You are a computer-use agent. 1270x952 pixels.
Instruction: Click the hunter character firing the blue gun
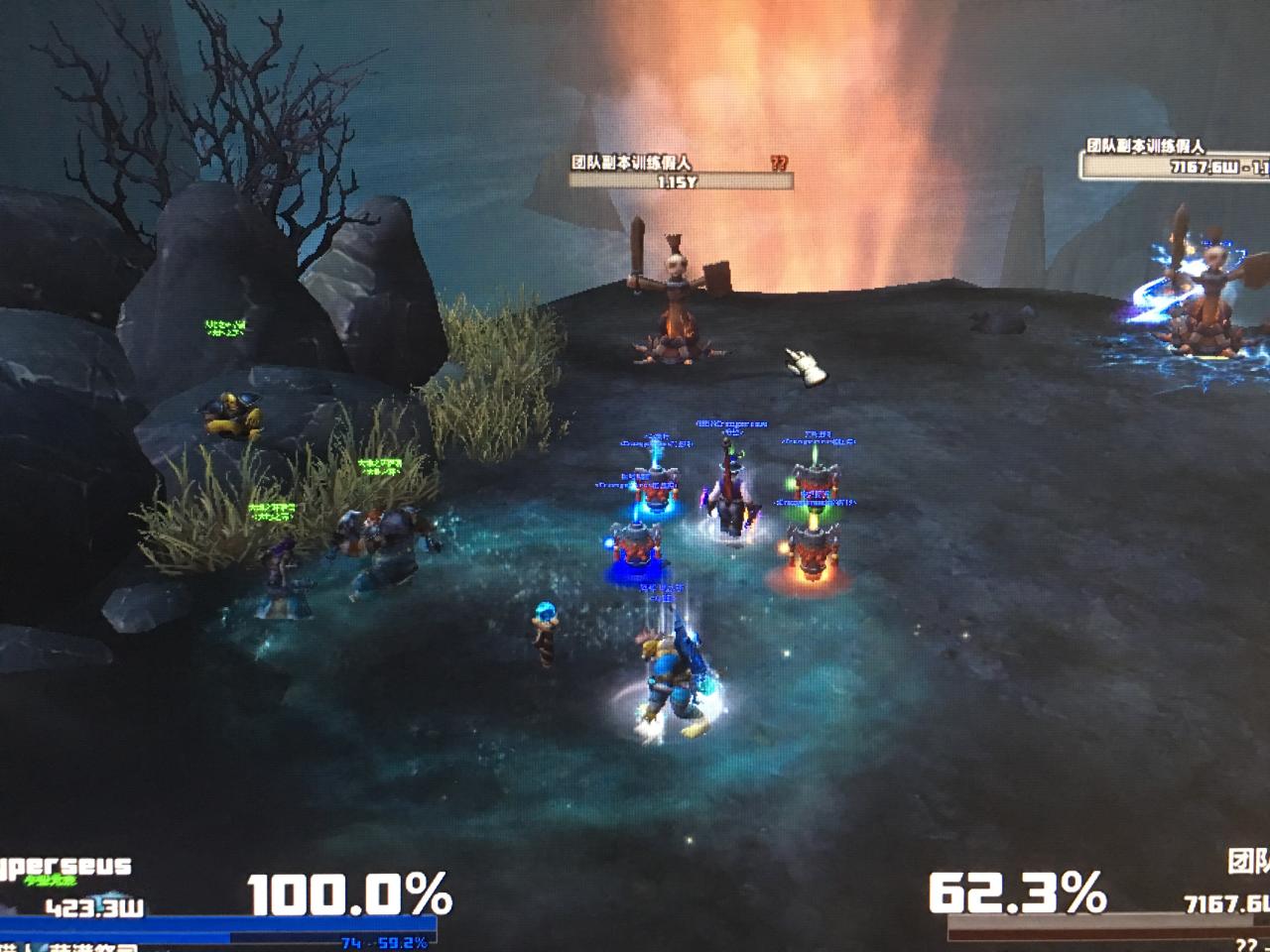click(x=673, y=674)
